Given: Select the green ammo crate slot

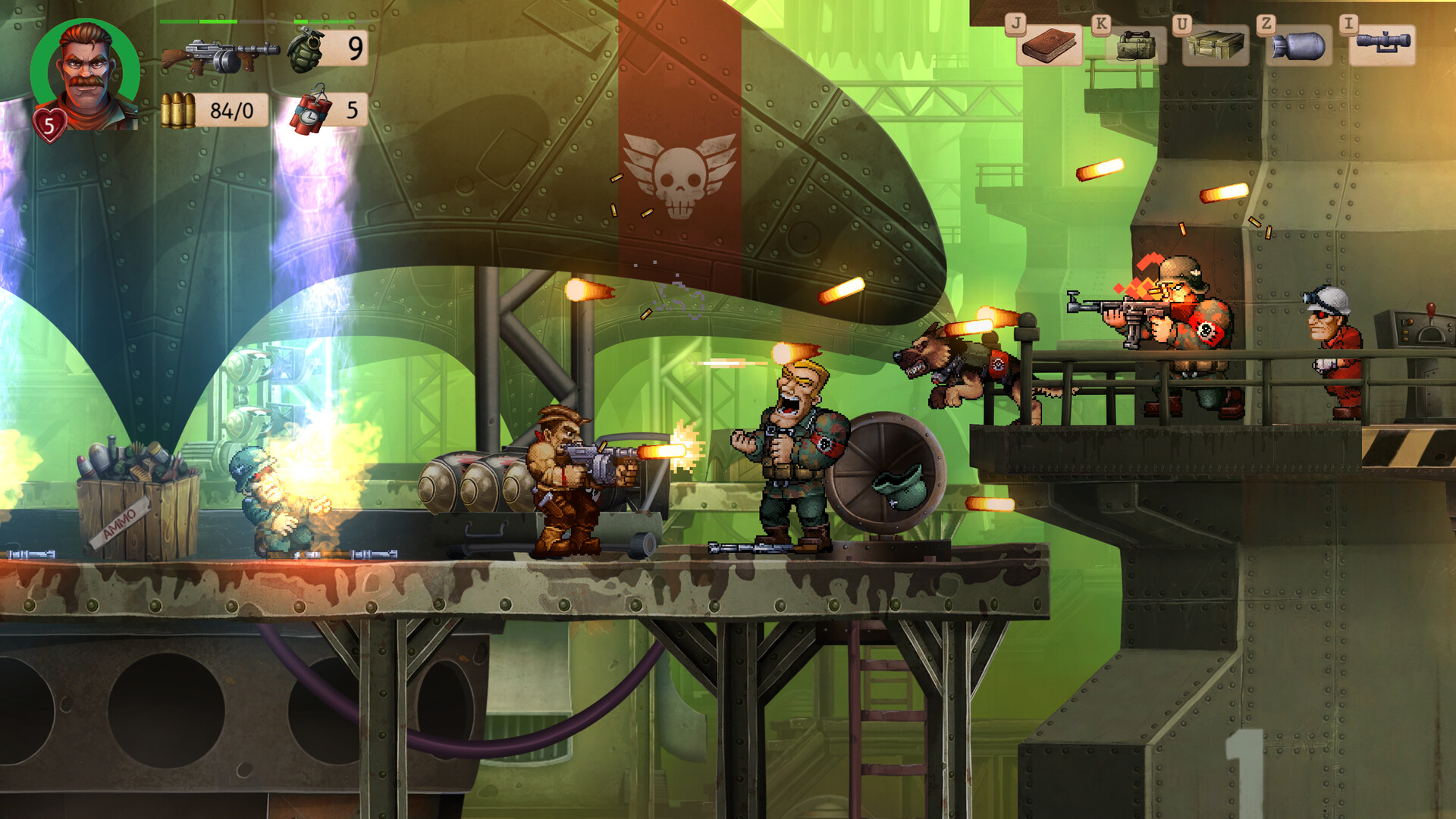Looking at the screenshot, I should point(1216,45).
